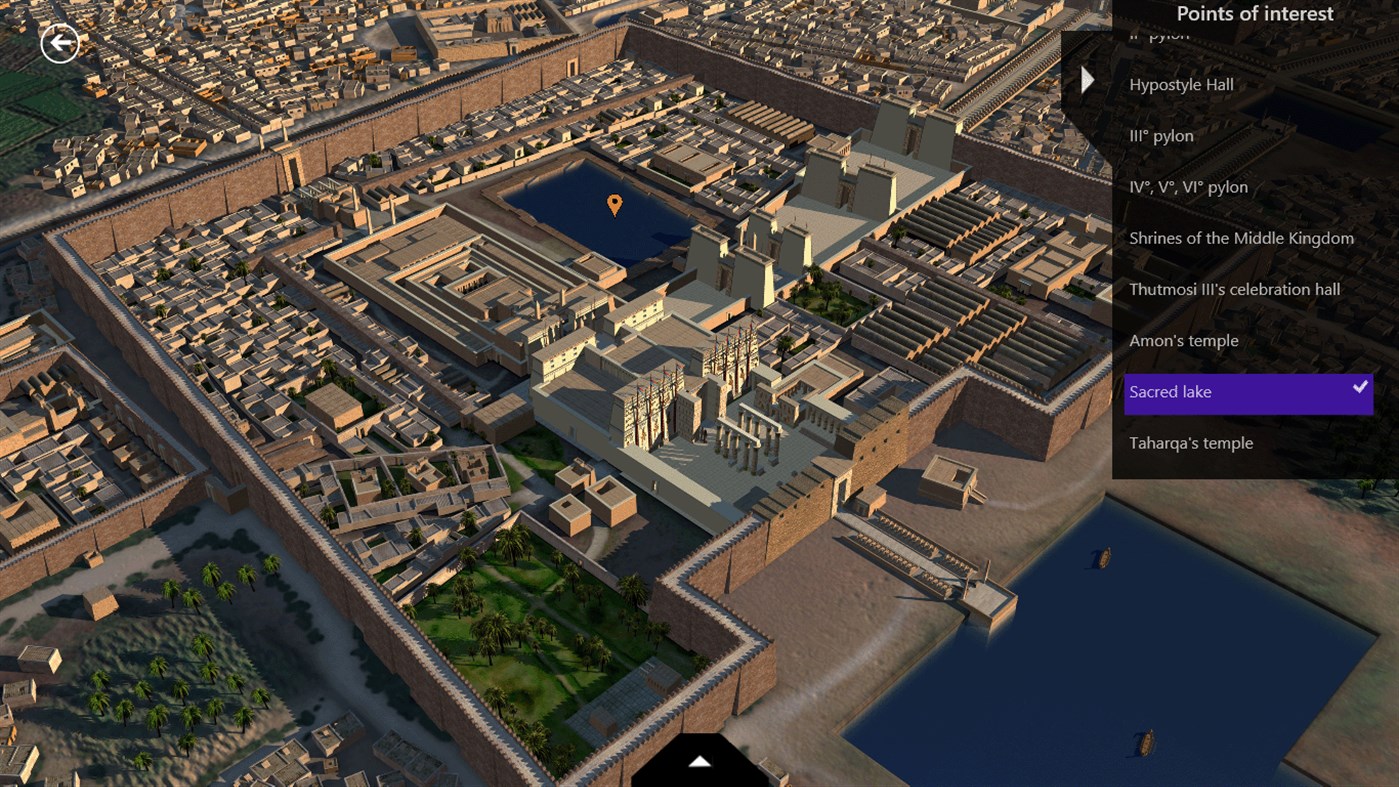Click the back arrow in the top-left corner
The height and width of the screenshot is (787, 1399).
(62, 43)
